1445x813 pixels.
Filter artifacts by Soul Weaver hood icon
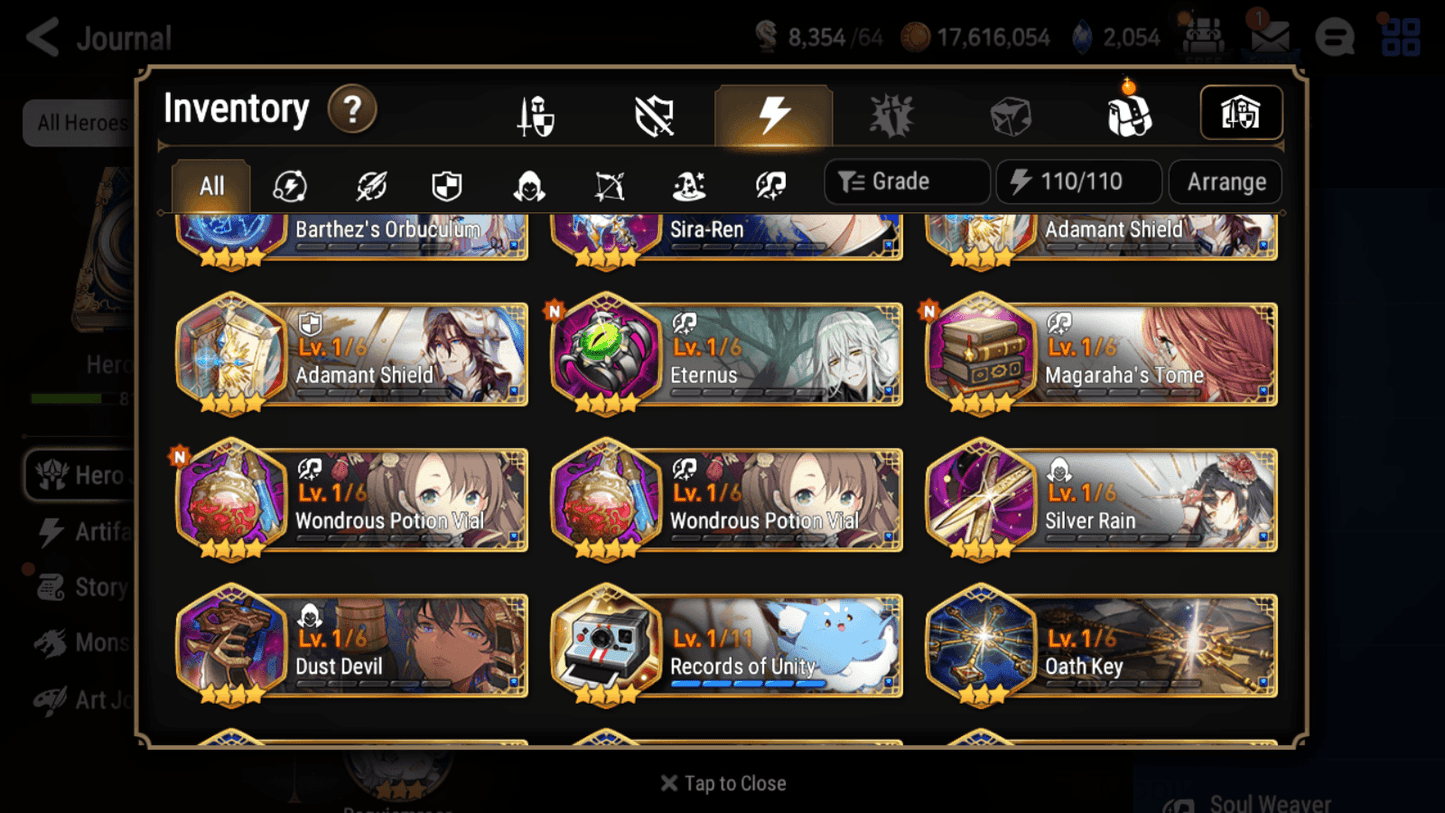click(528, 182)
